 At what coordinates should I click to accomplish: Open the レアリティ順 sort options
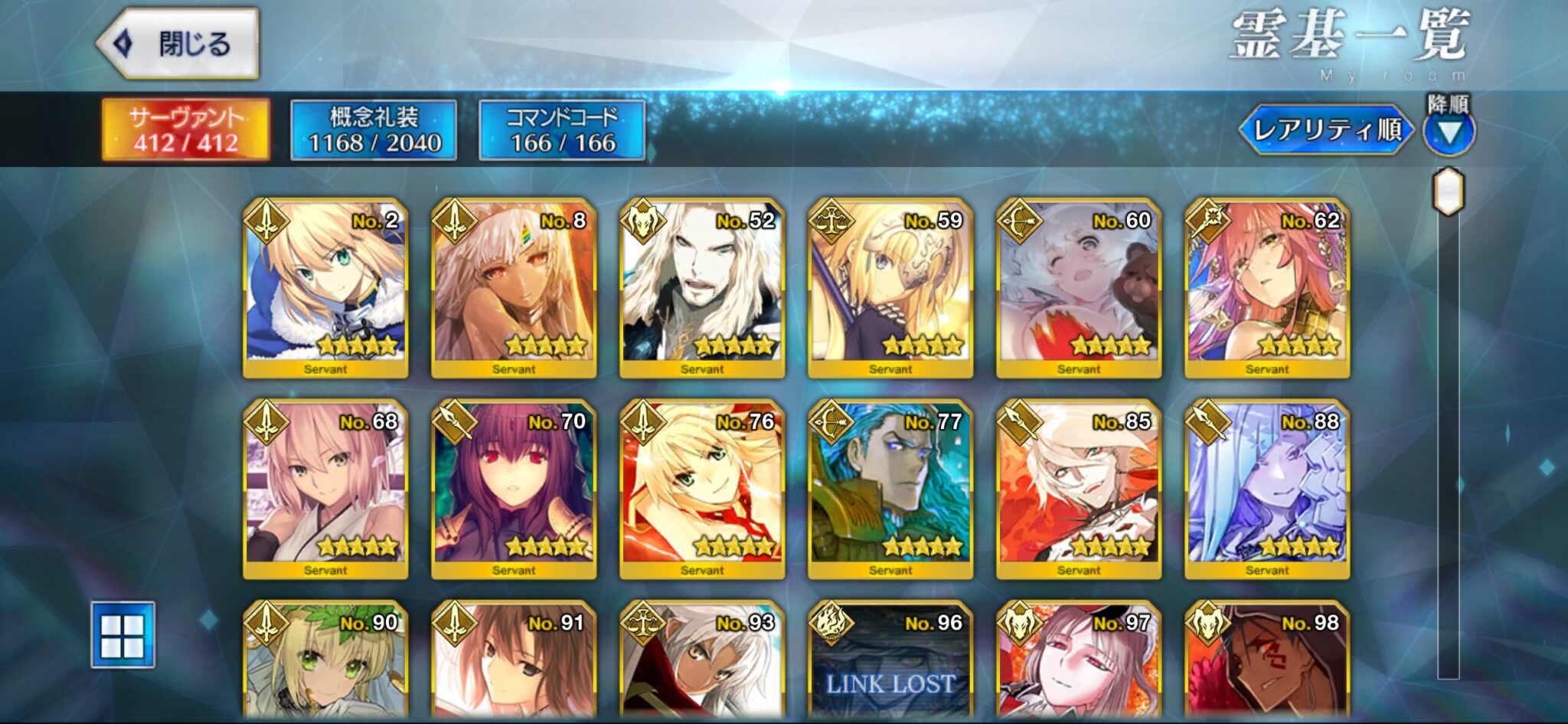(x=1327, y=129)
